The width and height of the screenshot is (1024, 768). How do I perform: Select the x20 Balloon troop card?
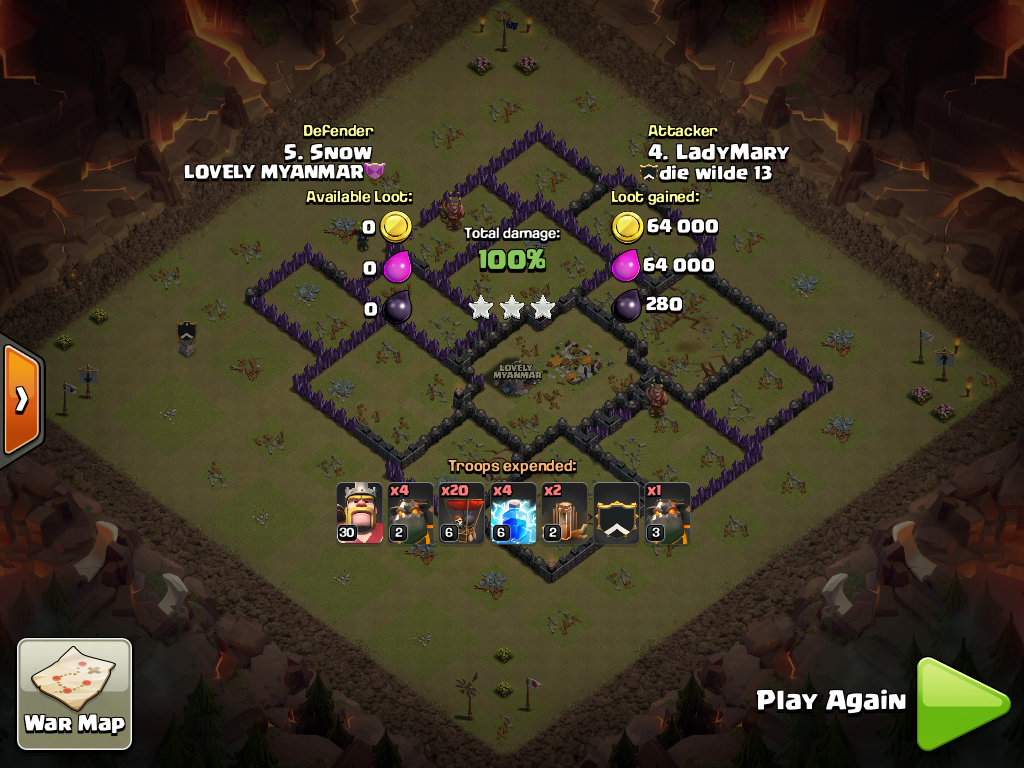(x=462, y=514)
